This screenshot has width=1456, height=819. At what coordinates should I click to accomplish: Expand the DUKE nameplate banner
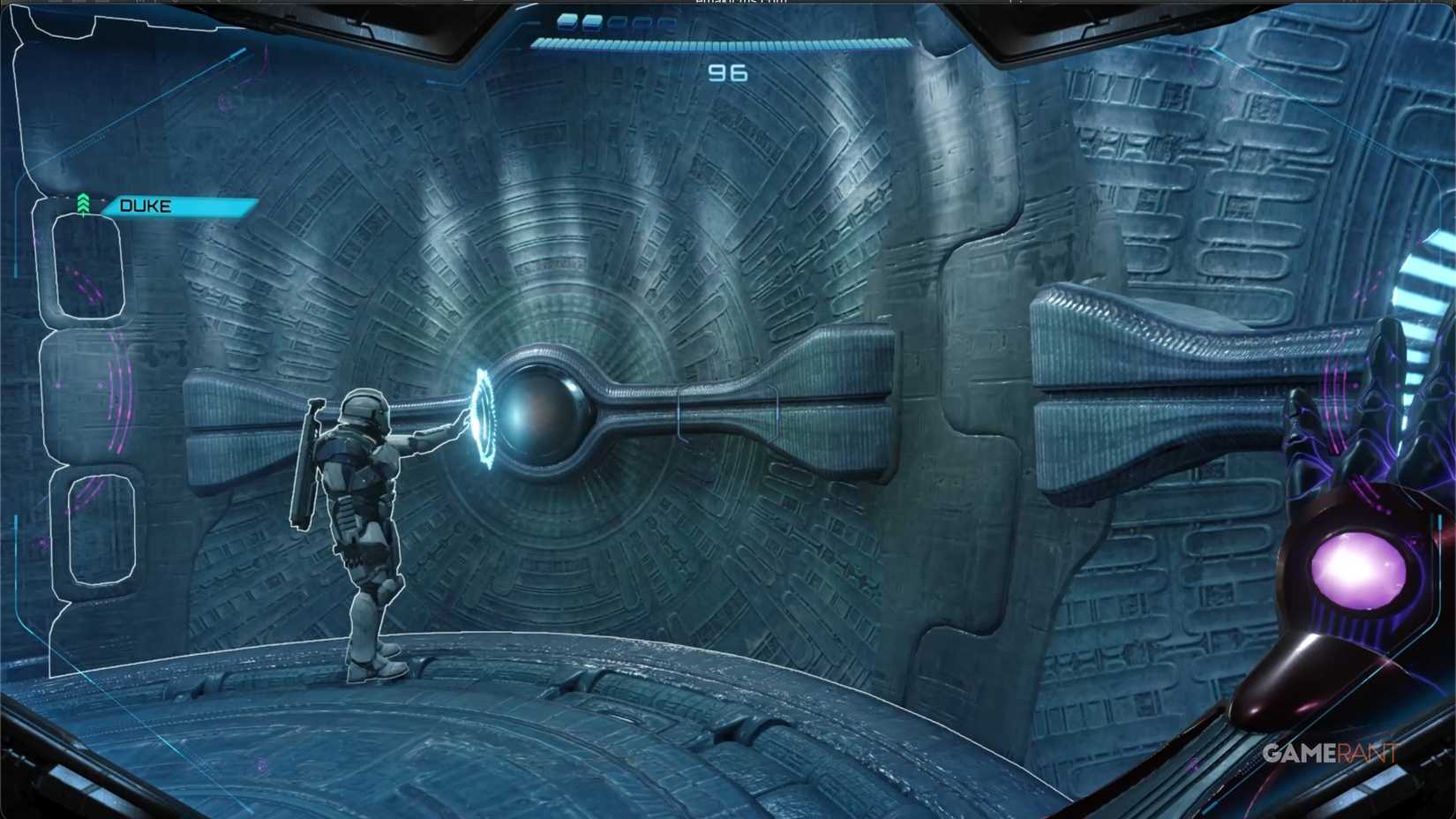click(176, 207)
